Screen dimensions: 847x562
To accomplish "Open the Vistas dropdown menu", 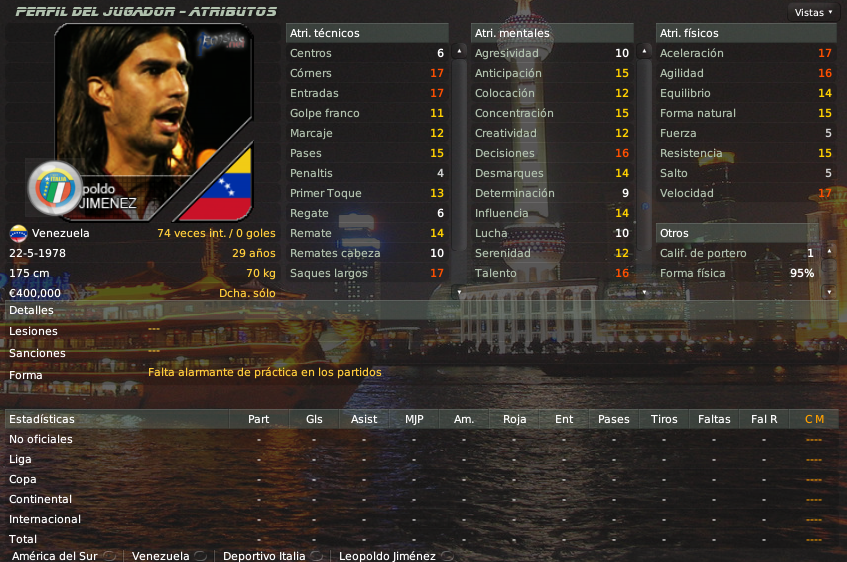I will tap(812, 12).
